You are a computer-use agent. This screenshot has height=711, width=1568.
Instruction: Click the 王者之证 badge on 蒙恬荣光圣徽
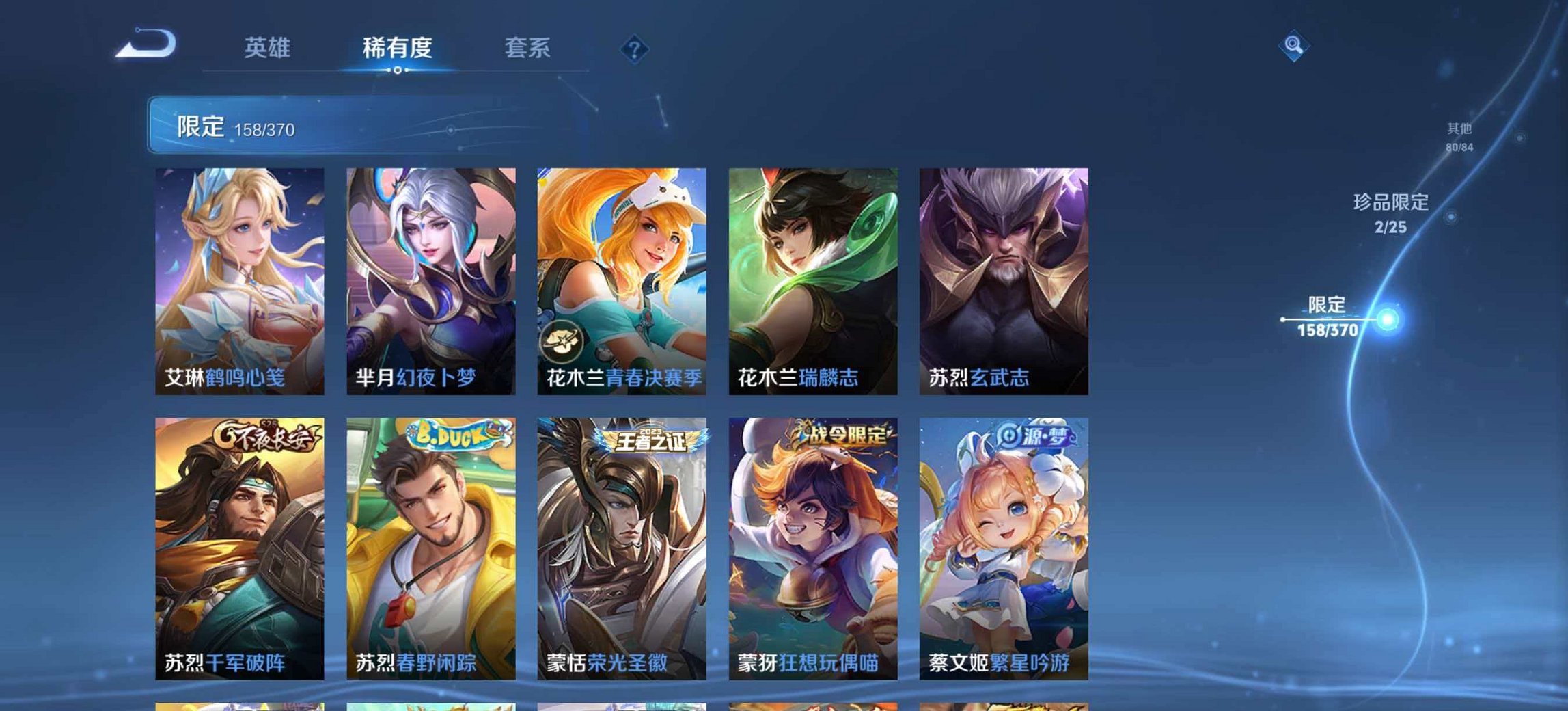point(650,441)
